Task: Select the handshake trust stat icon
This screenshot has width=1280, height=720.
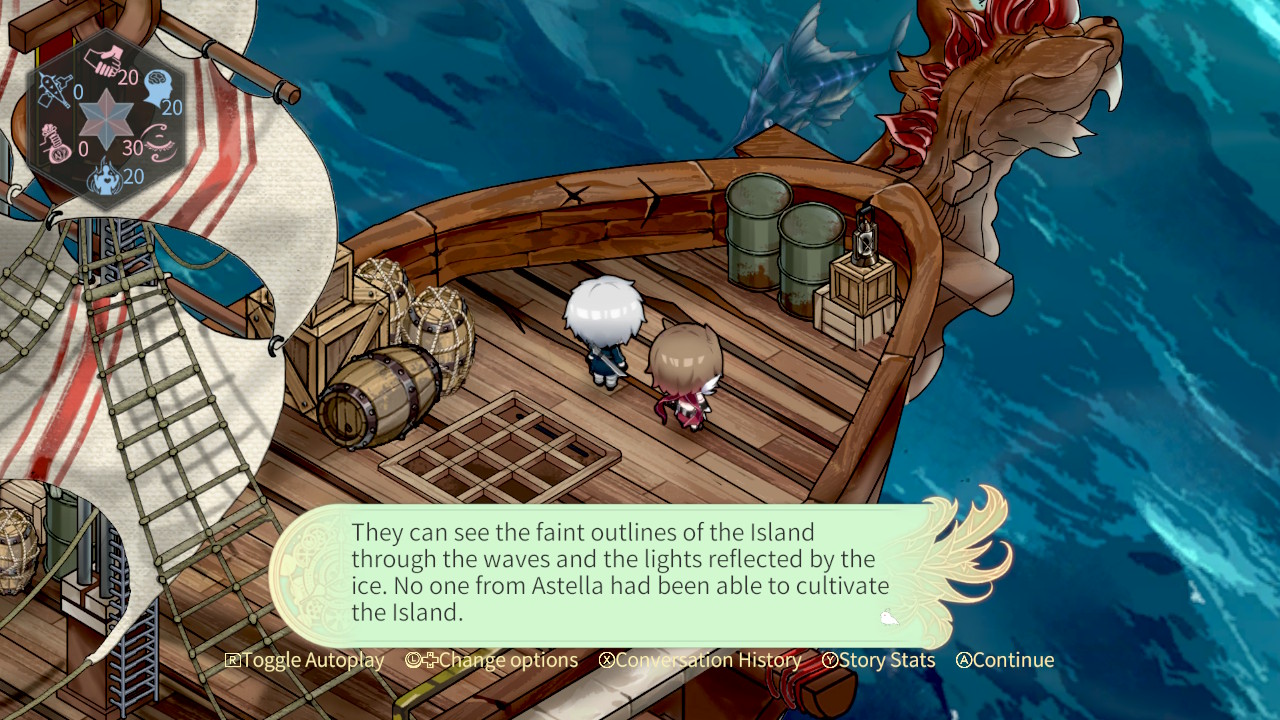Action: (x=104, y=58)
